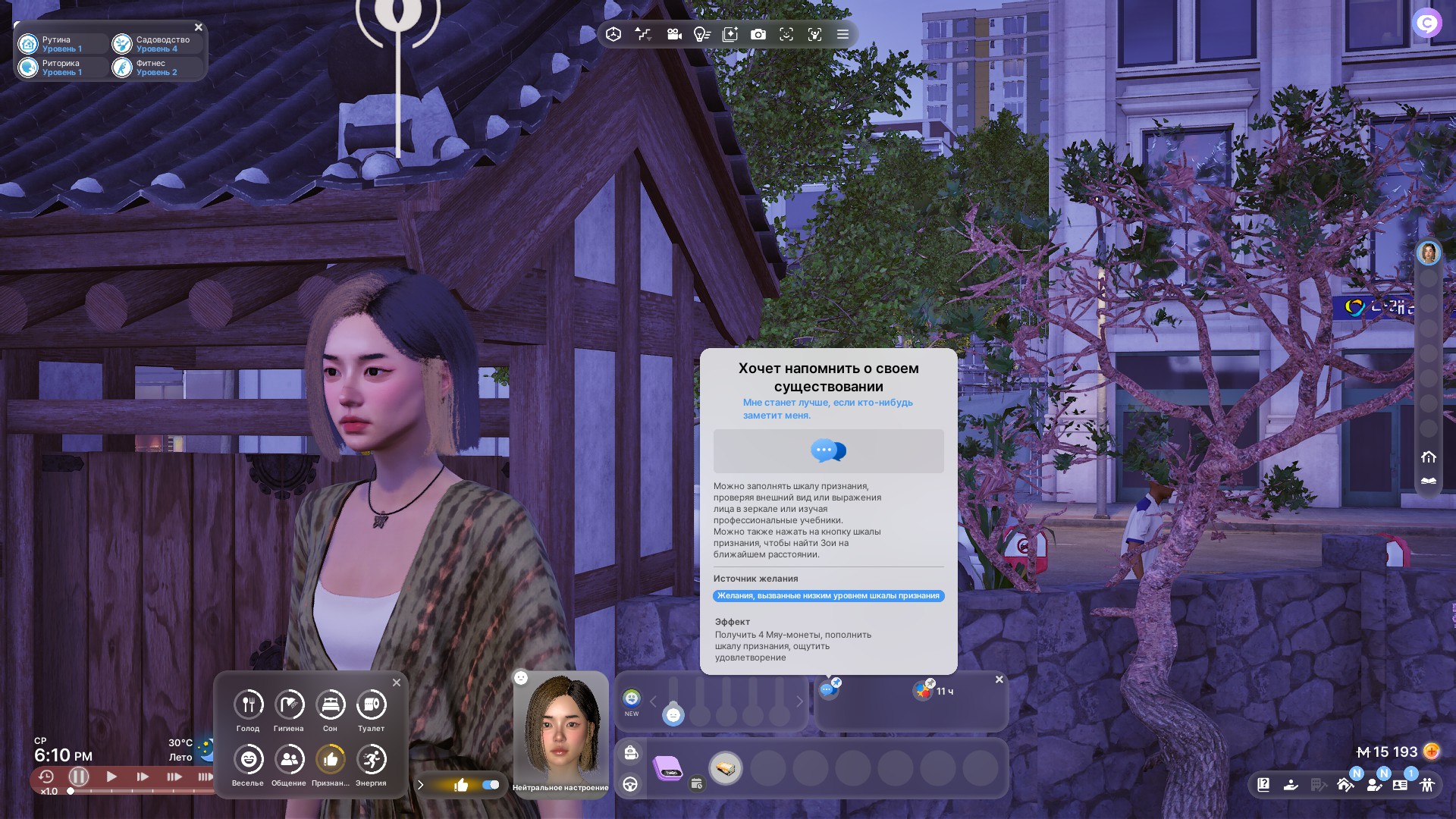The height and width of the screenshot is (819, 1456).
Task: Add Meow coins with plus button
Action: click(1432, 752)
